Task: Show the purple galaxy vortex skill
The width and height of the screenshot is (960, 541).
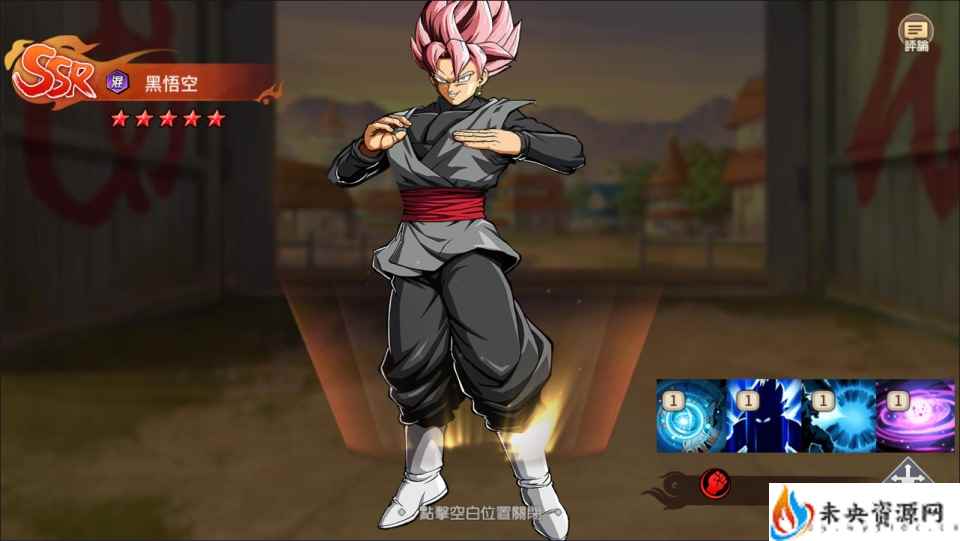Action: point(913,415)
